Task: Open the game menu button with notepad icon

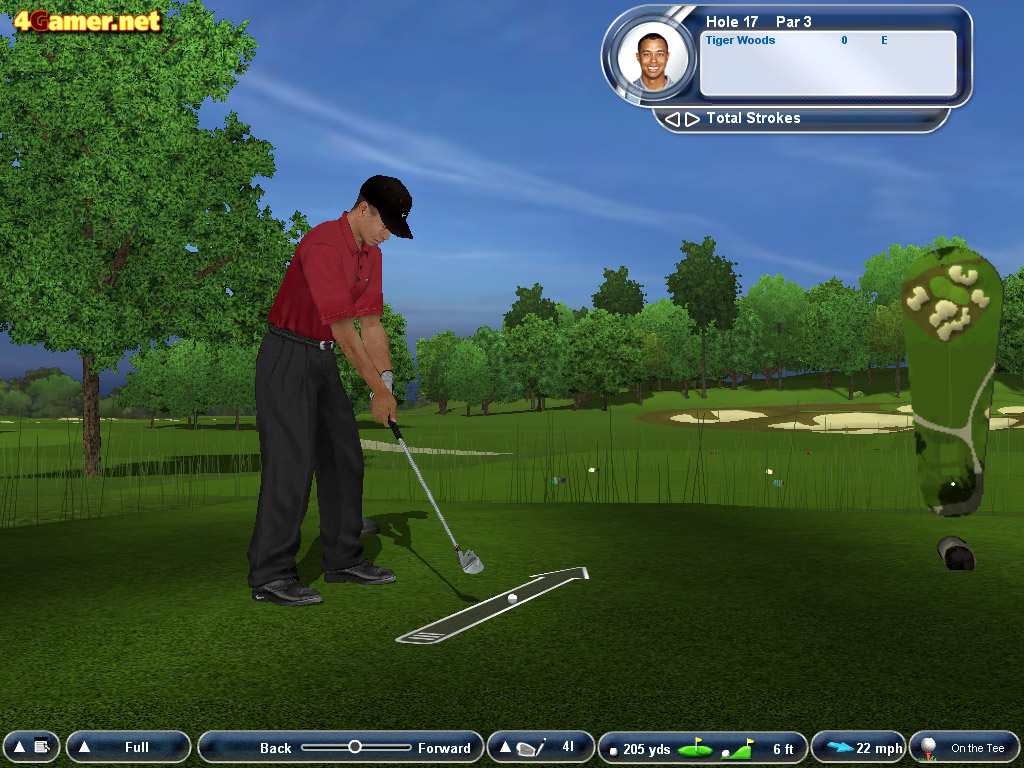Action: (32, 747)
